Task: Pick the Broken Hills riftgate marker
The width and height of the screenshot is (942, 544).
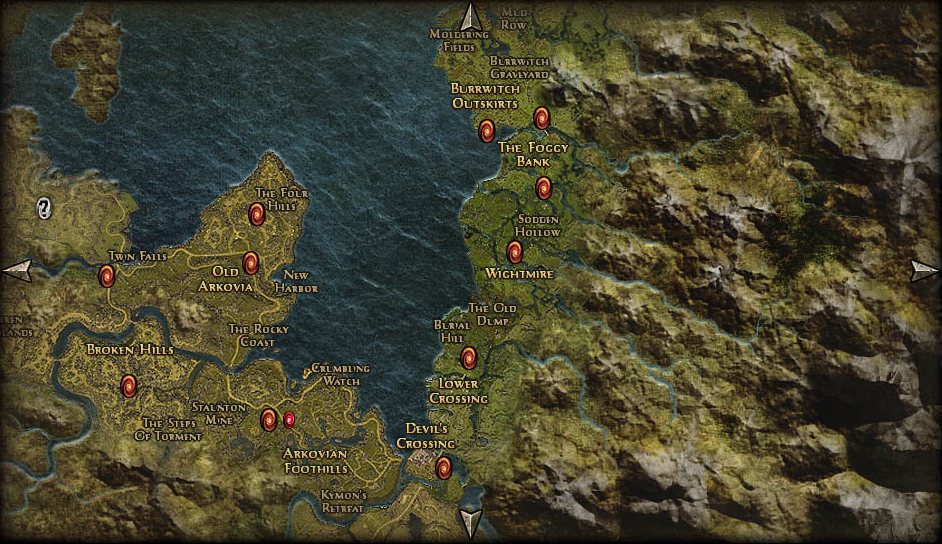Action: (x=128, y=386)
